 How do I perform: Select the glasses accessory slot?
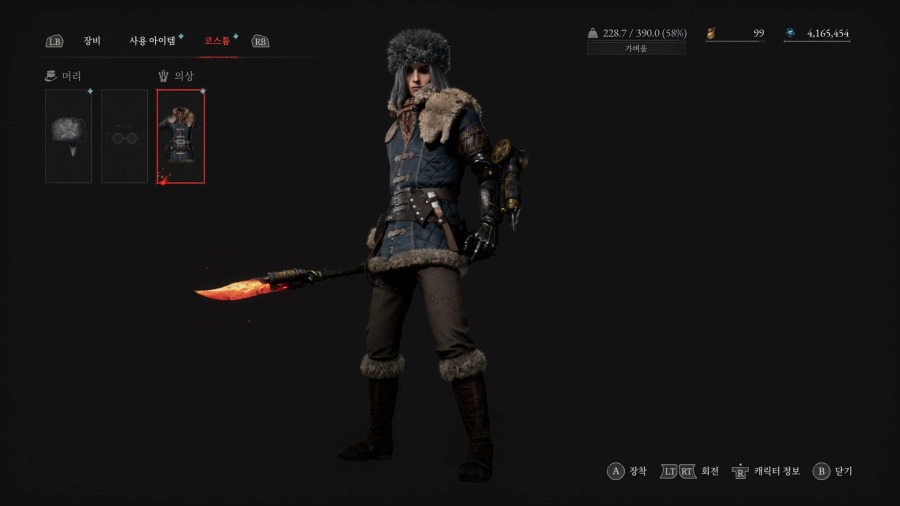(x=124, y=136)
